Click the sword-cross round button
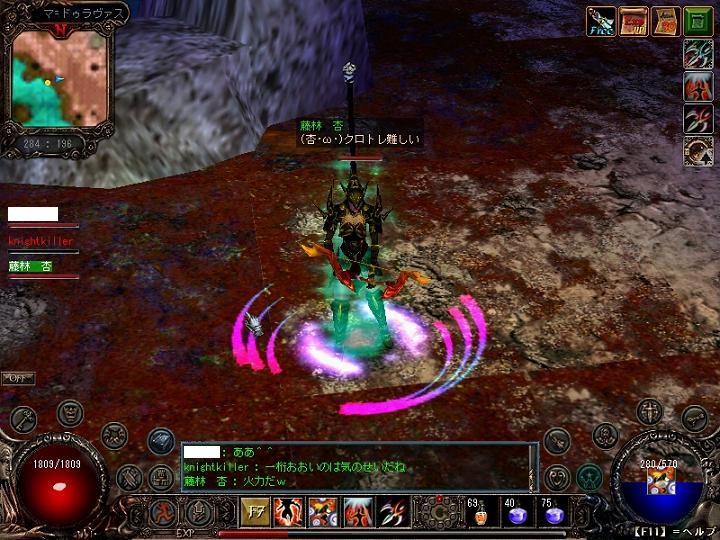 coord(650,410)
